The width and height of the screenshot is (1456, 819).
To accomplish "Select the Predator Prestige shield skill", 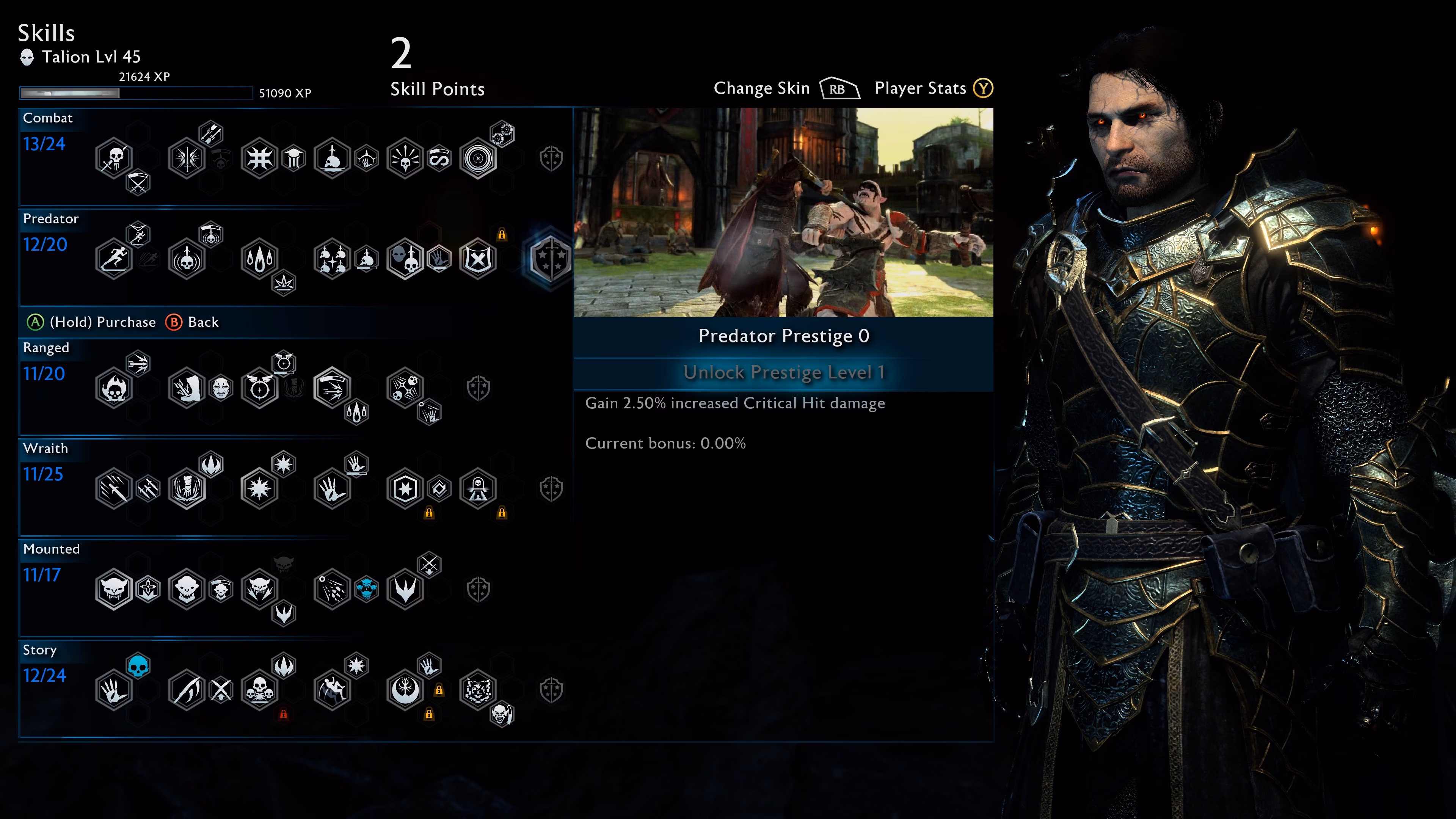I will pyautogui.click(x=550, y=259).
